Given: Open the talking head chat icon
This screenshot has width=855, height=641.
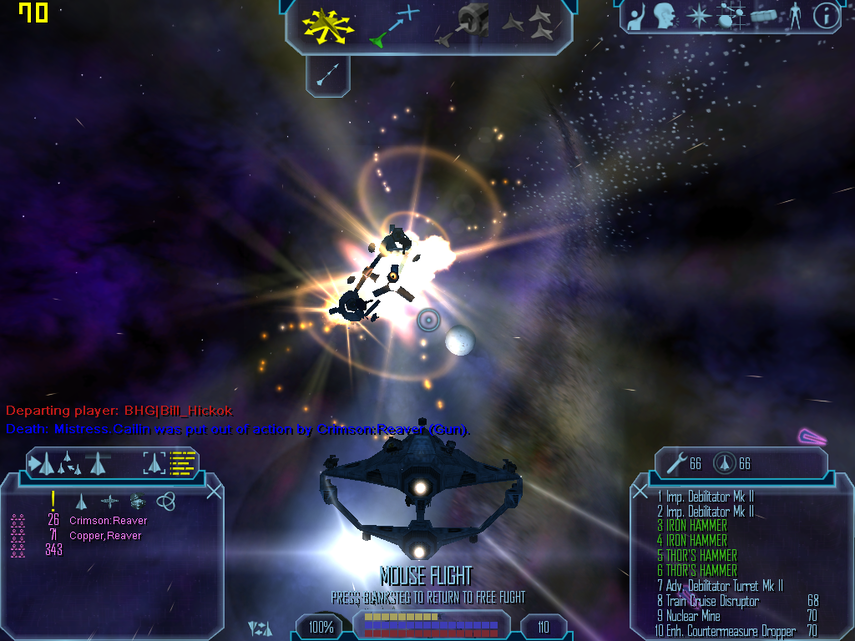Looking at the screenshot, I should pyautogui.click(x=664, y=16).
